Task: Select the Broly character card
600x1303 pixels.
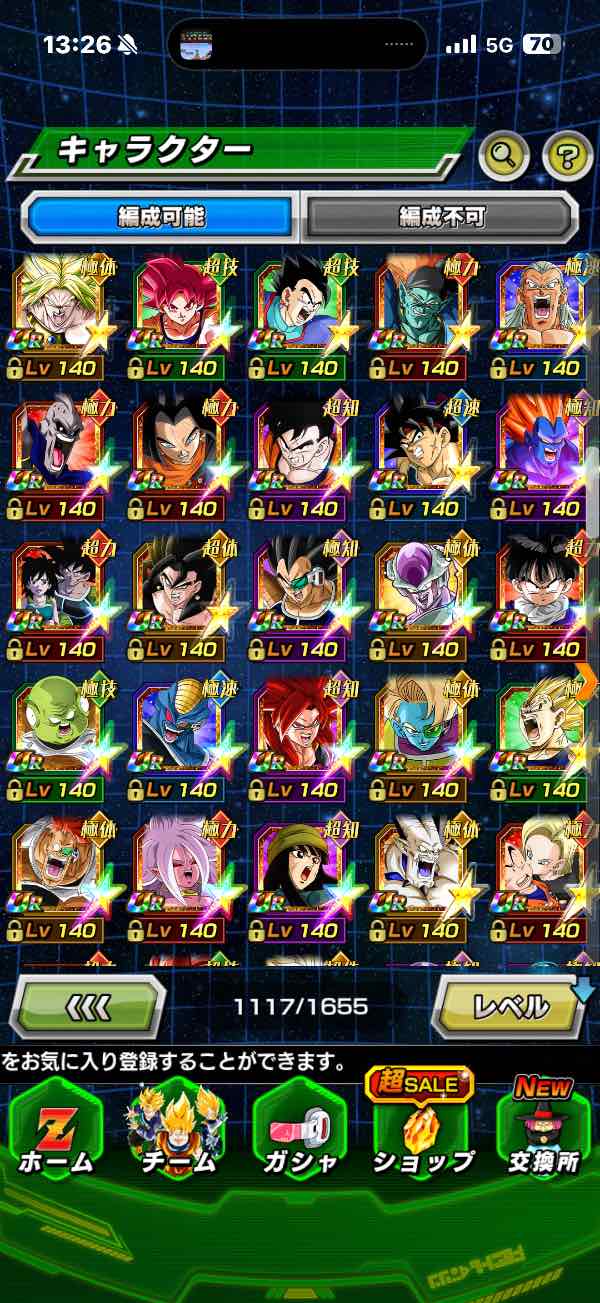Action: click(57, 305)
